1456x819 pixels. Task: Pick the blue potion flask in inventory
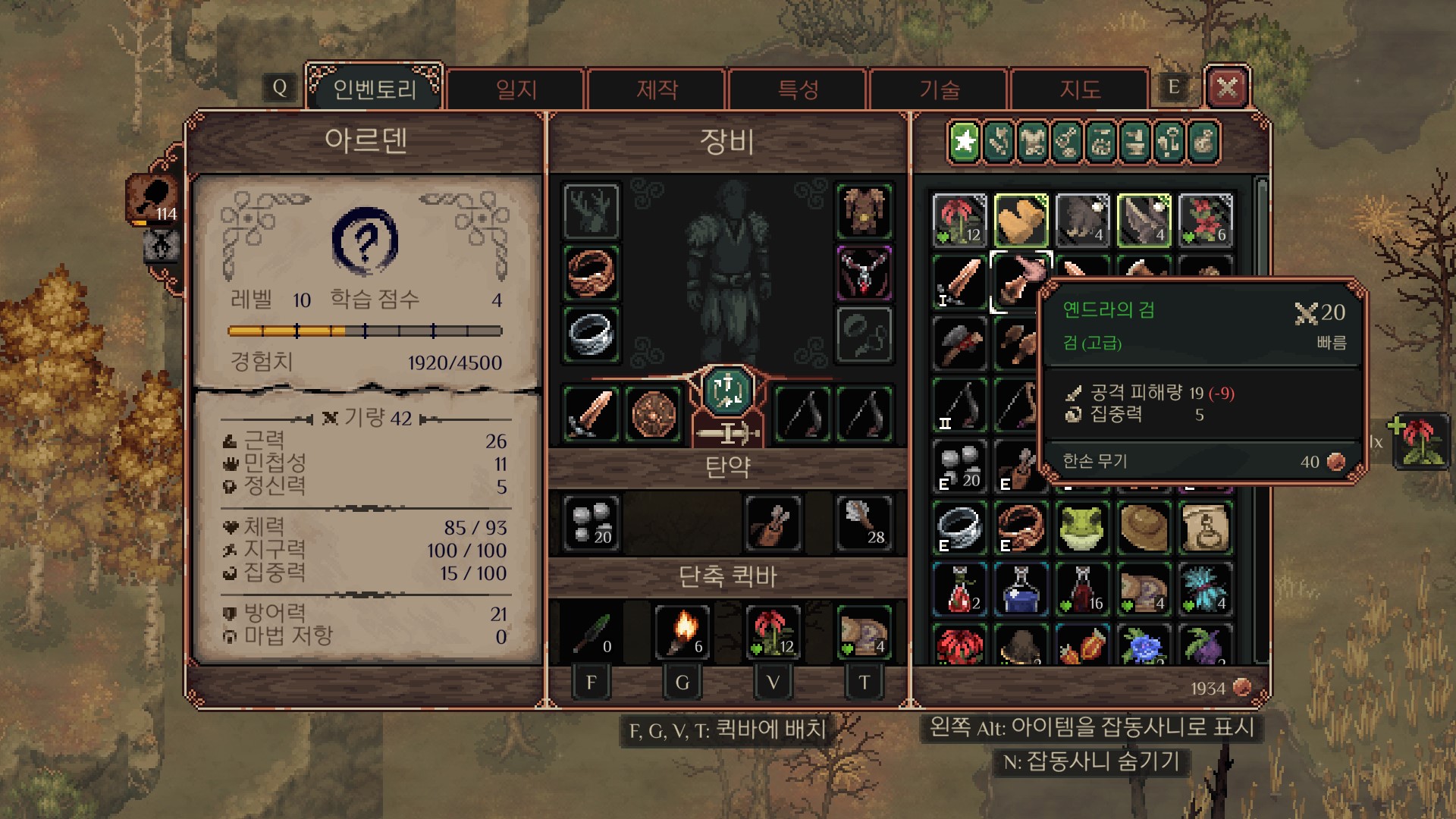click(1021, 590)
